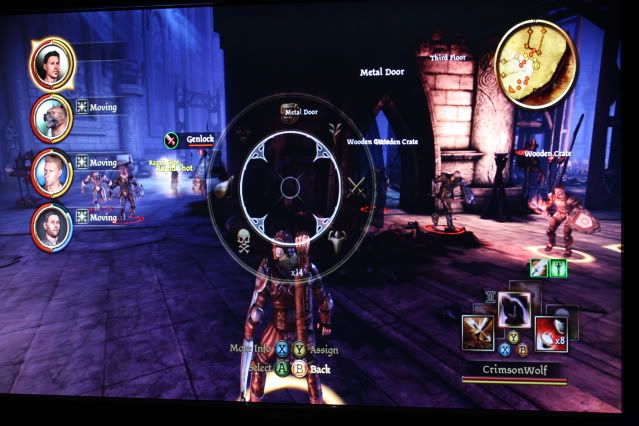Choose the flexing figure radial option
The height and width of the screenshot is (426, 639).
pos(336,239)
